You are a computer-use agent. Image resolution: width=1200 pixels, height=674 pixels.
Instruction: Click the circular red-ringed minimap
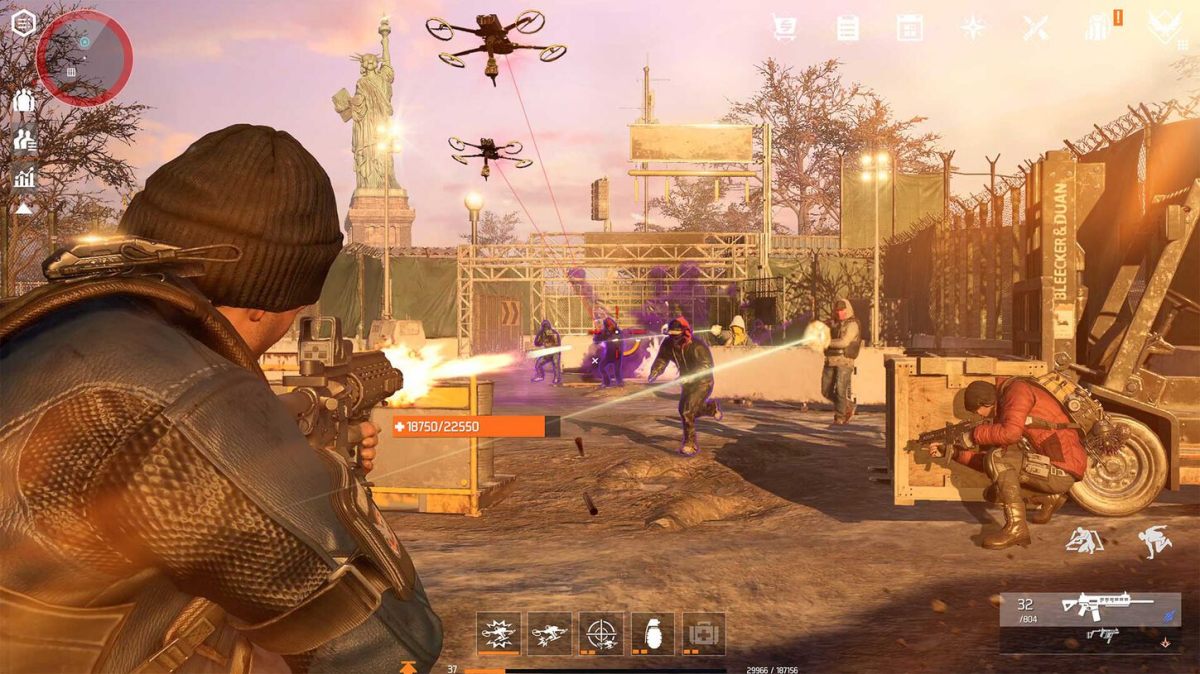(84, 57)
